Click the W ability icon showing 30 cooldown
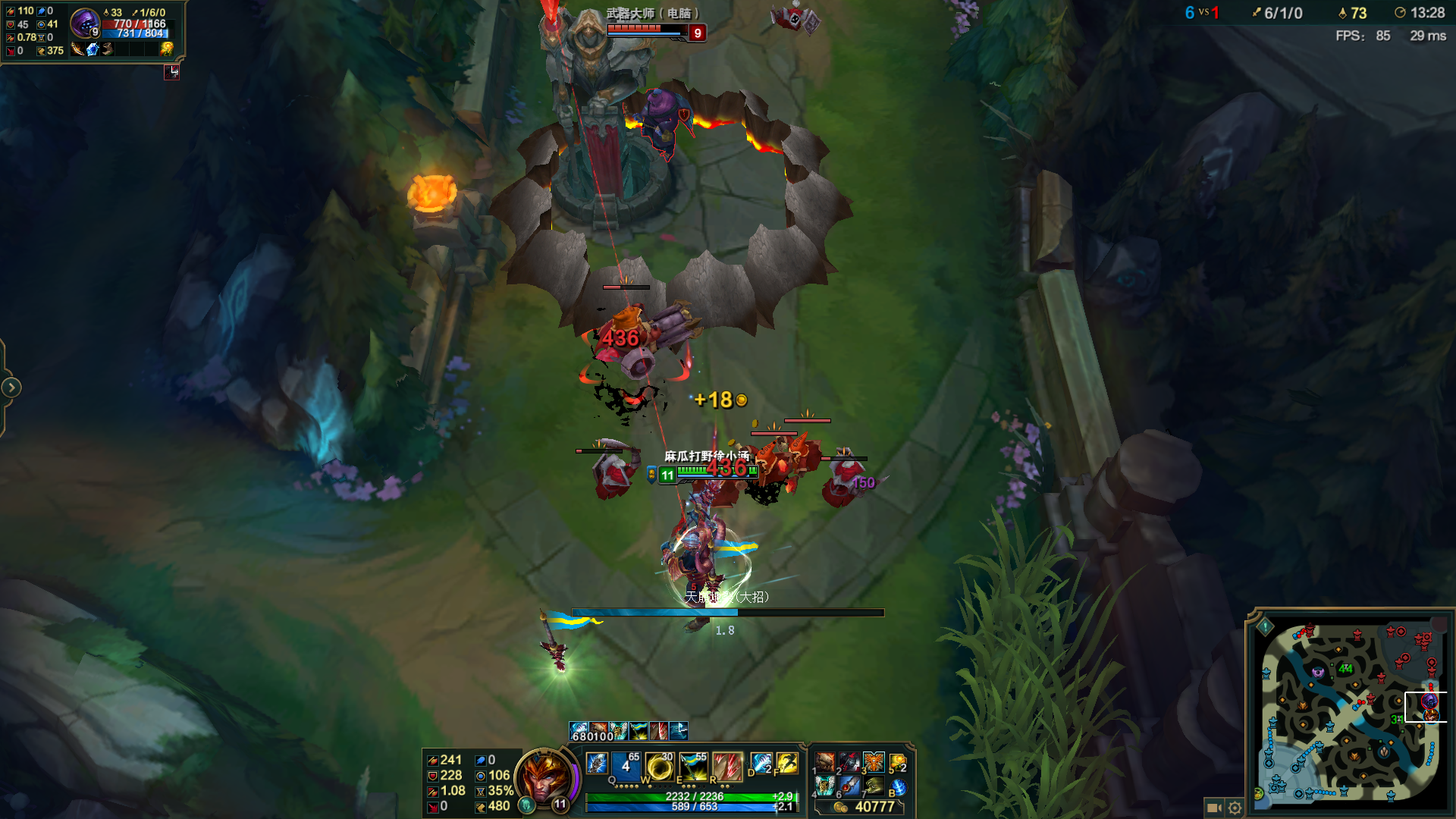This screenshot has height=819, width=1456. [661, 767]
